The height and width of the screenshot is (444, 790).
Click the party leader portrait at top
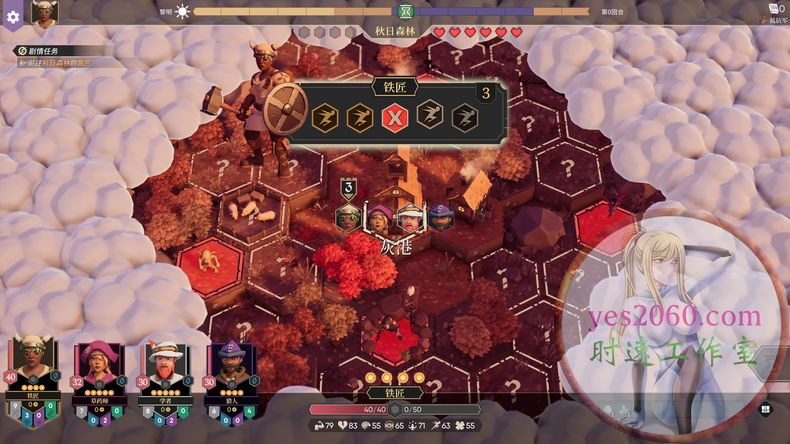44,13
